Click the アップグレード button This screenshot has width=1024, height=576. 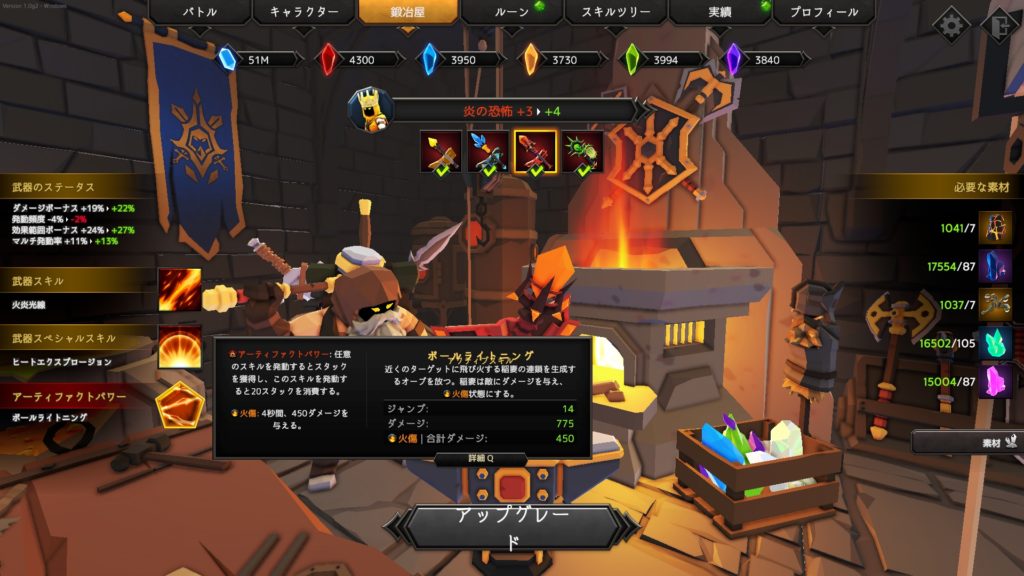pos(512,527)
